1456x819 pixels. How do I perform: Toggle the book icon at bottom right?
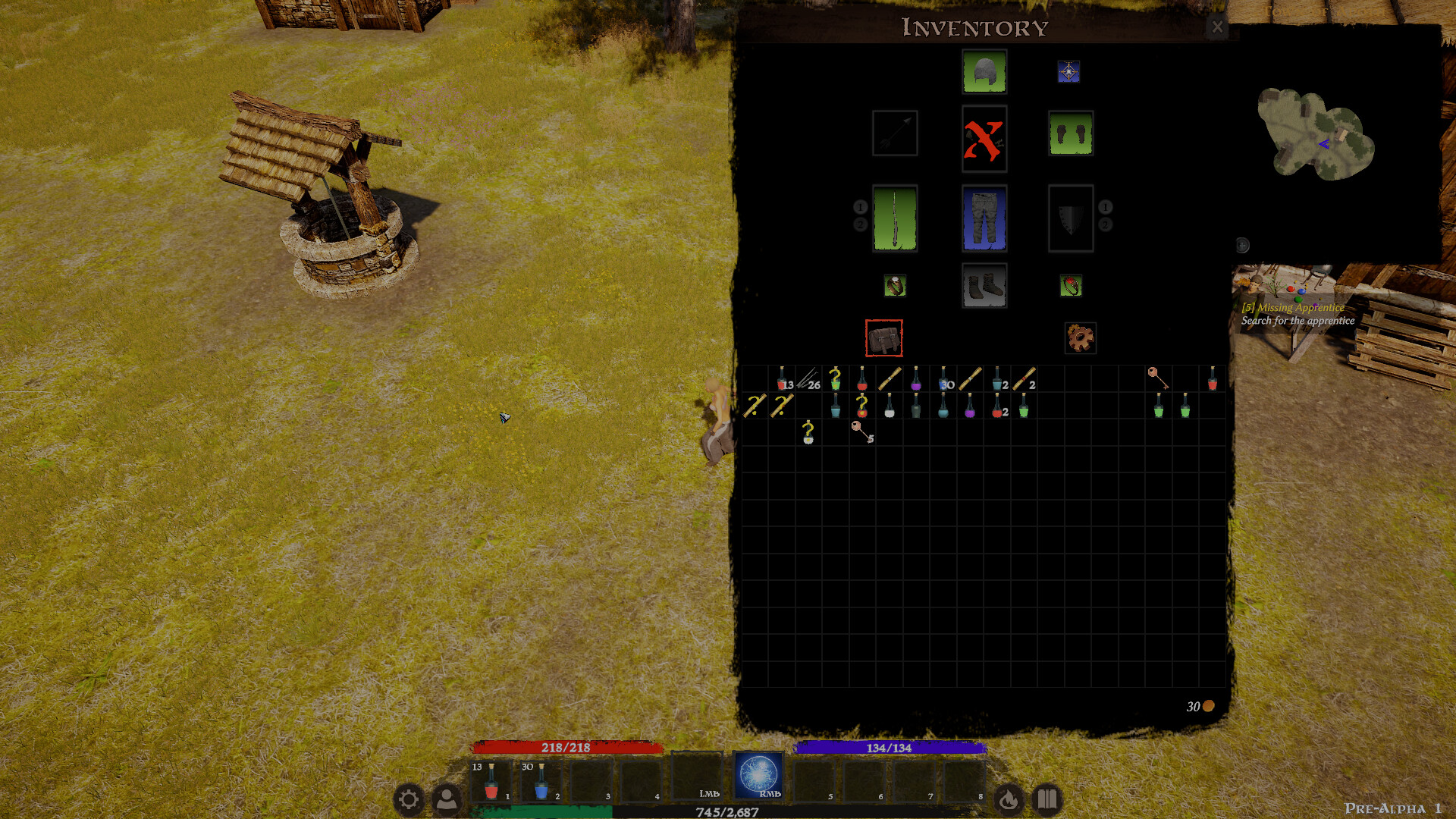pos(1046,799)
